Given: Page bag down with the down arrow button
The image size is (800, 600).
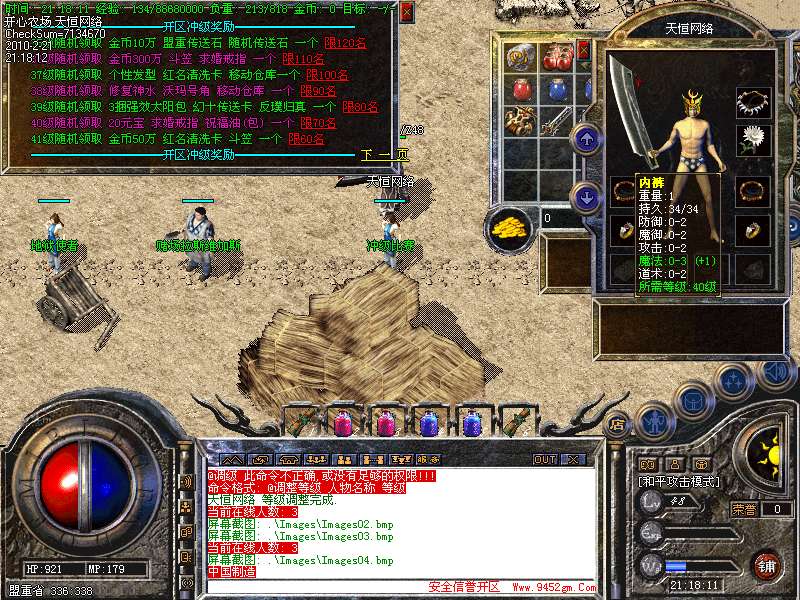Looking at the screenshot, I should point(588,195).
